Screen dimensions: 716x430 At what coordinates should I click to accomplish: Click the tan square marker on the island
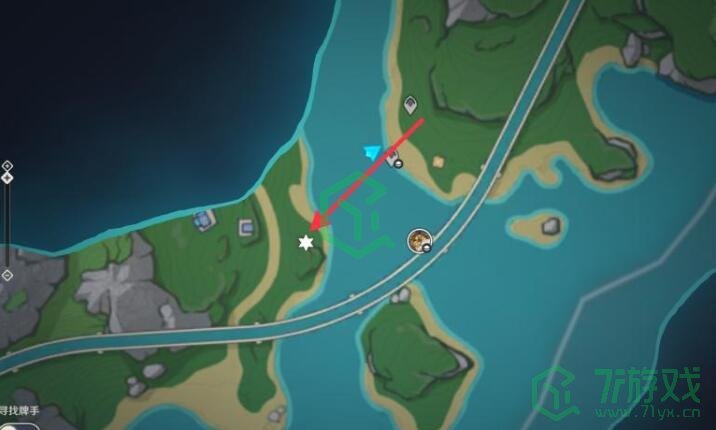tap(437, 160)
